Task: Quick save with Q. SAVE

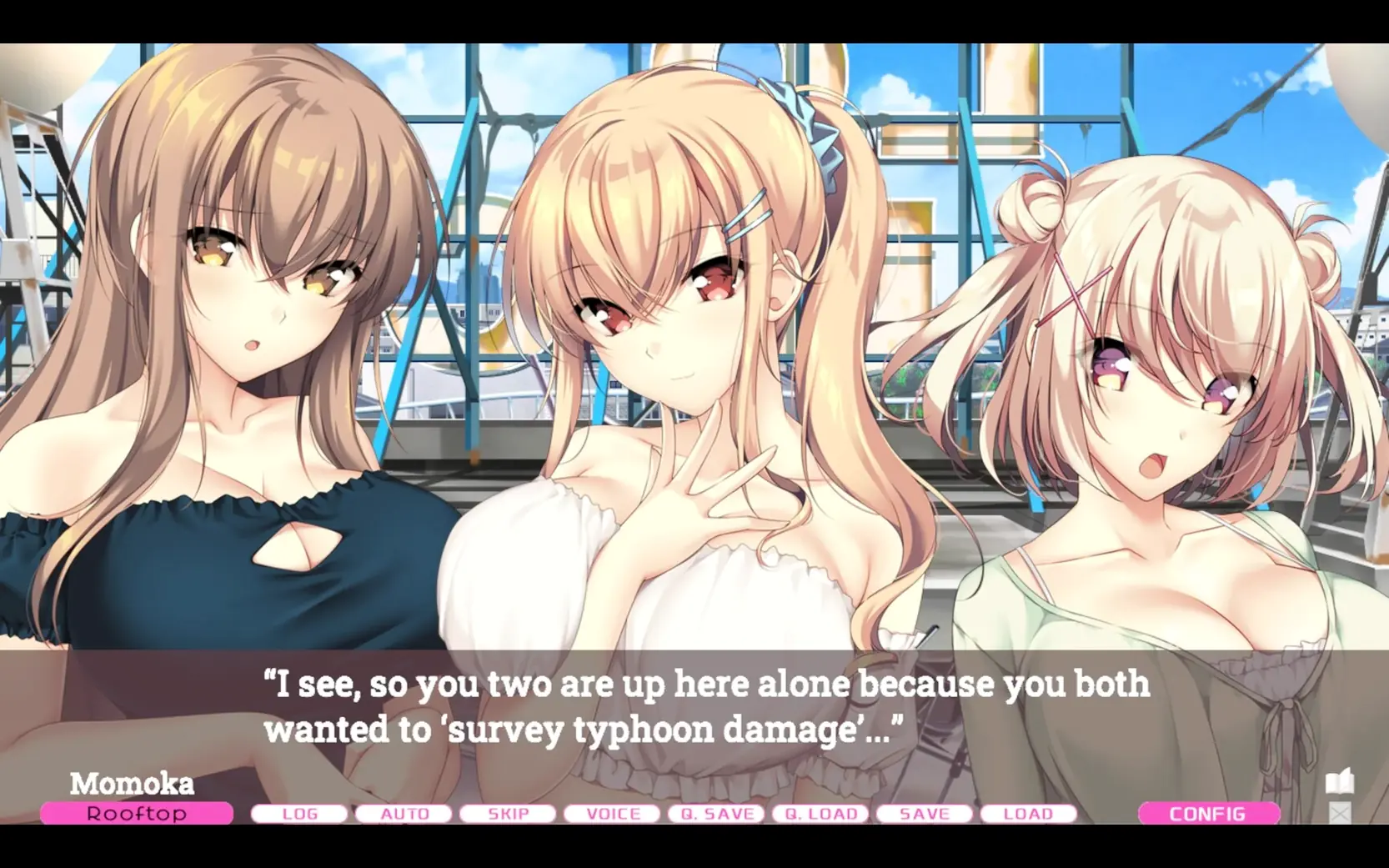Action: [717, 814]
